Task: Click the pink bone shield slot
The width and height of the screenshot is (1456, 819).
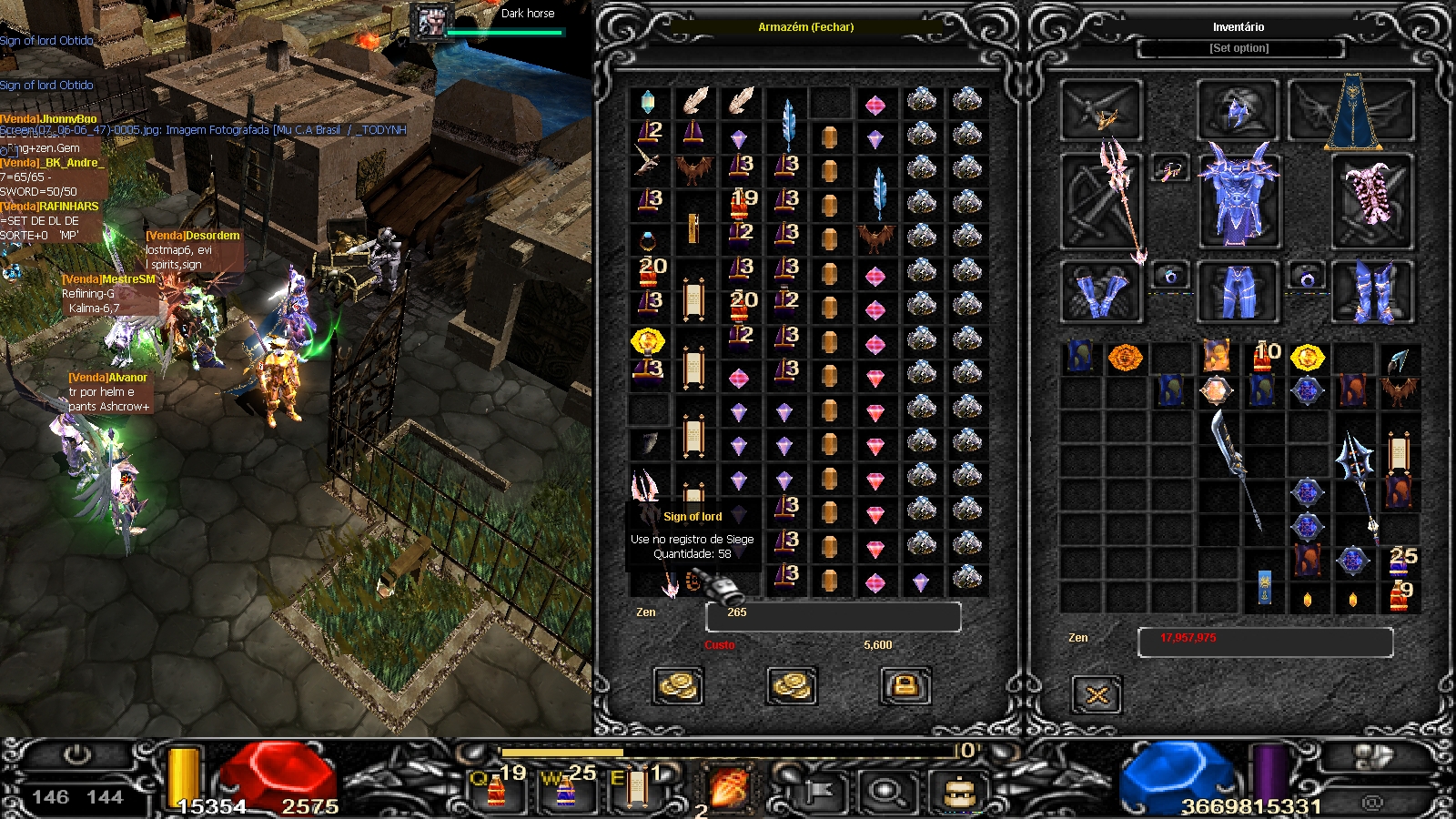Action: pyautogui.click(x=1372, y=198)
